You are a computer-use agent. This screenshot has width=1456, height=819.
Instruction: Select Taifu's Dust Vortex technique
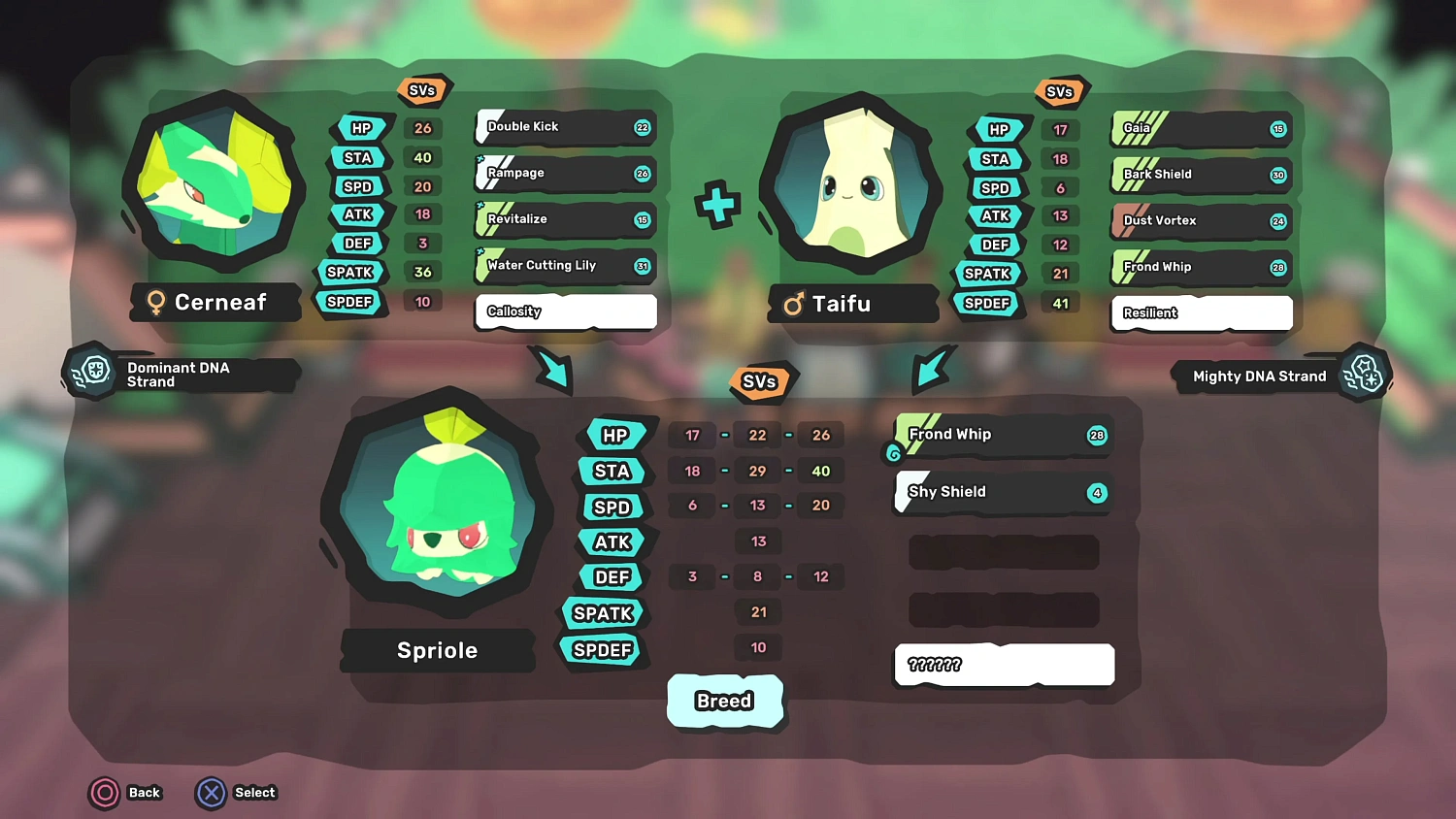coord(1201,221)
